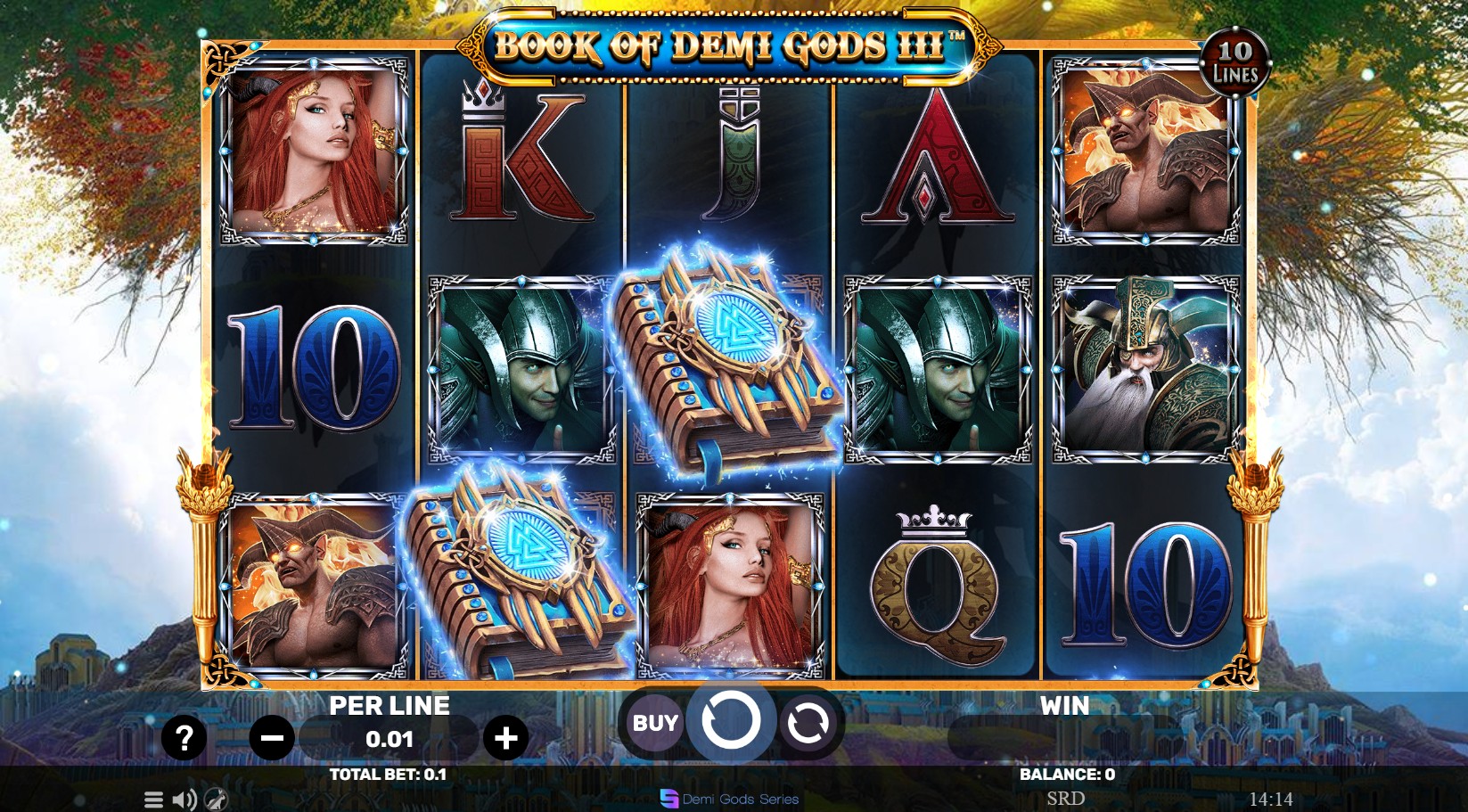Image resolution: width=1468 pixels, height=812 pixels.
Task: Click the Book of Demi Gods III title banner
Action: click(x=731, y=43)
